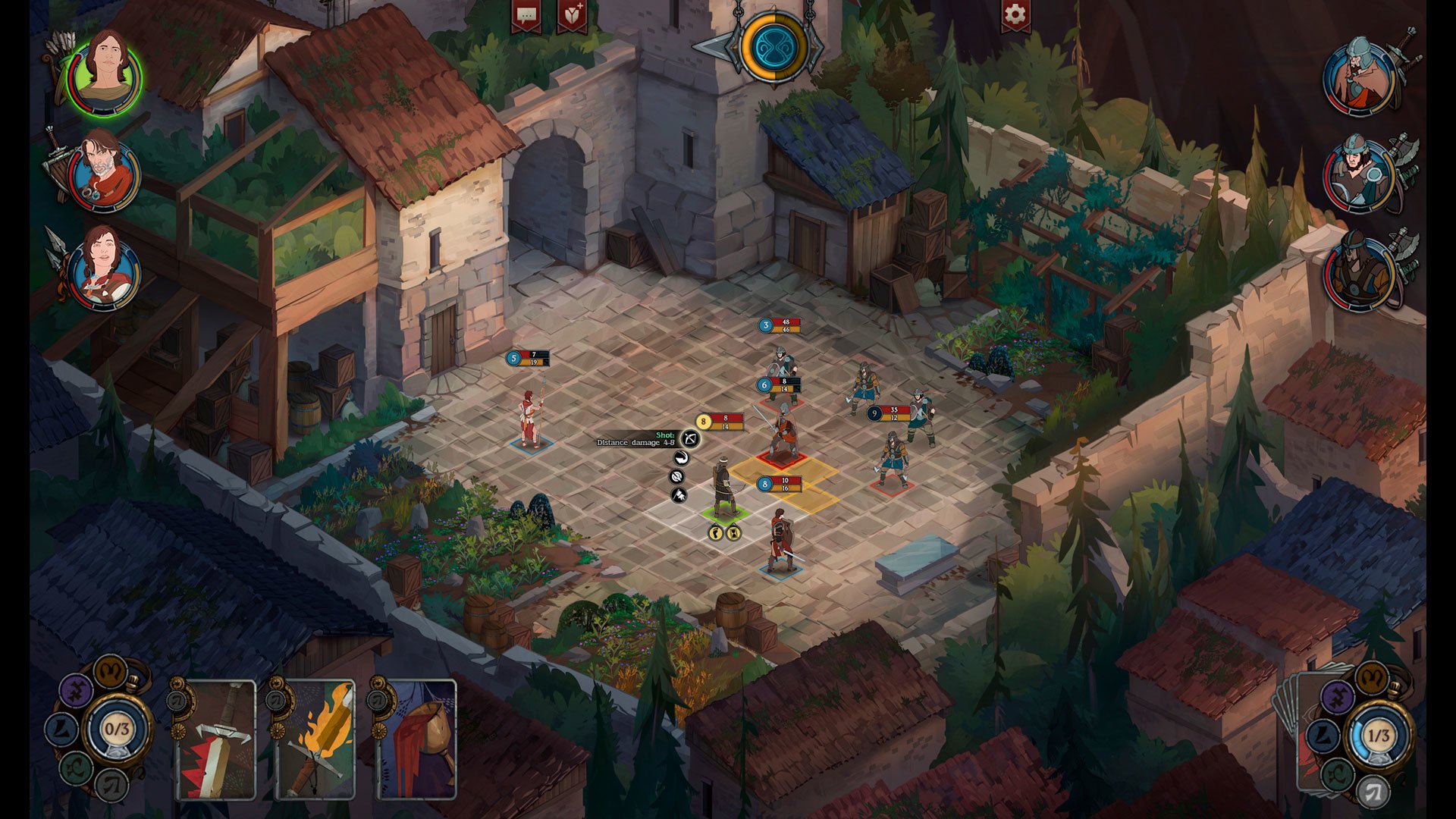Open the settings gear at top right

[x=1015, y=14]
